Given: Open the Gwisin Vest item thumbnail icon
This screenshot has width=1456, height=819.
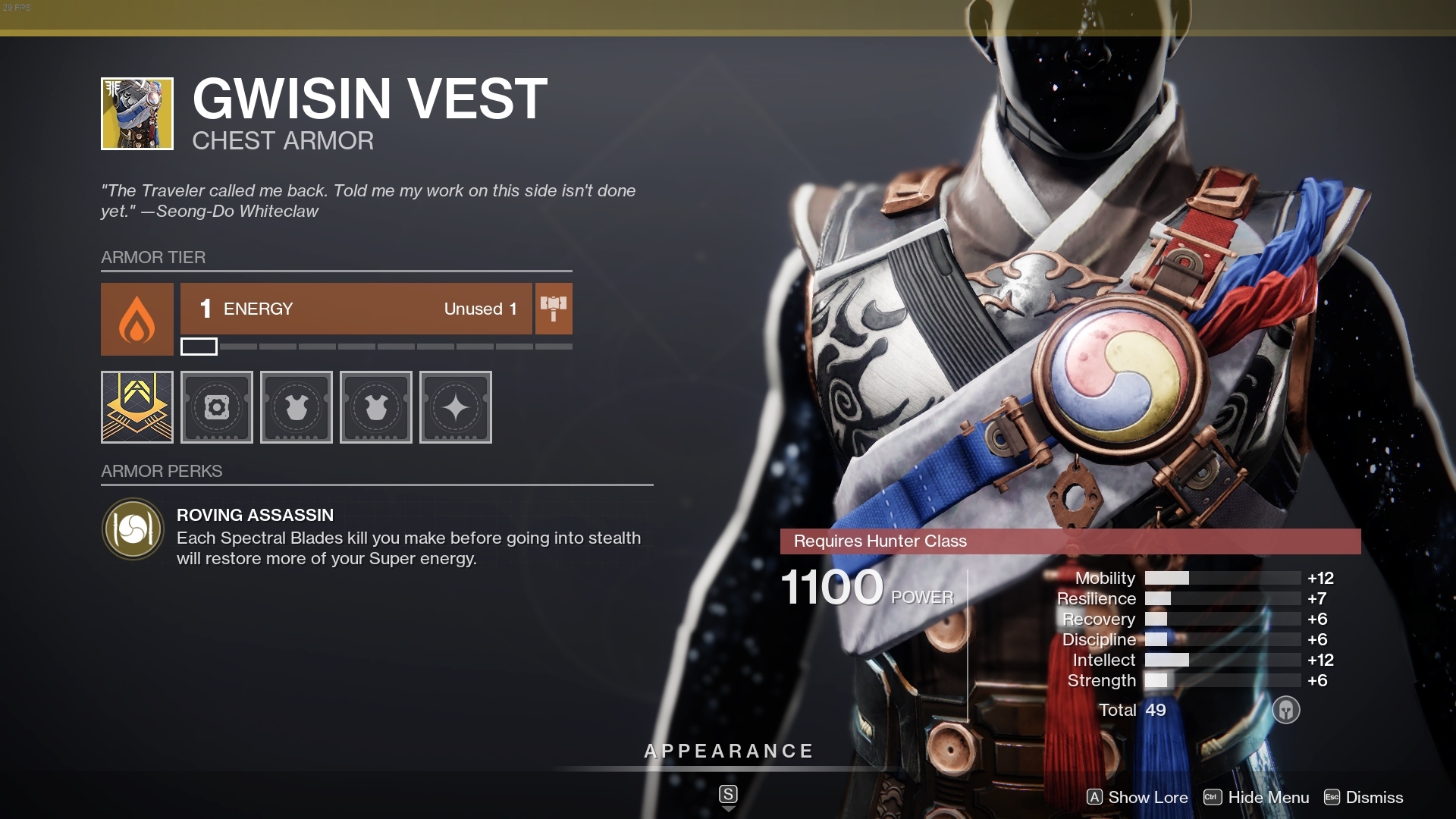Looking at the screenshot, I should point(136,113).
